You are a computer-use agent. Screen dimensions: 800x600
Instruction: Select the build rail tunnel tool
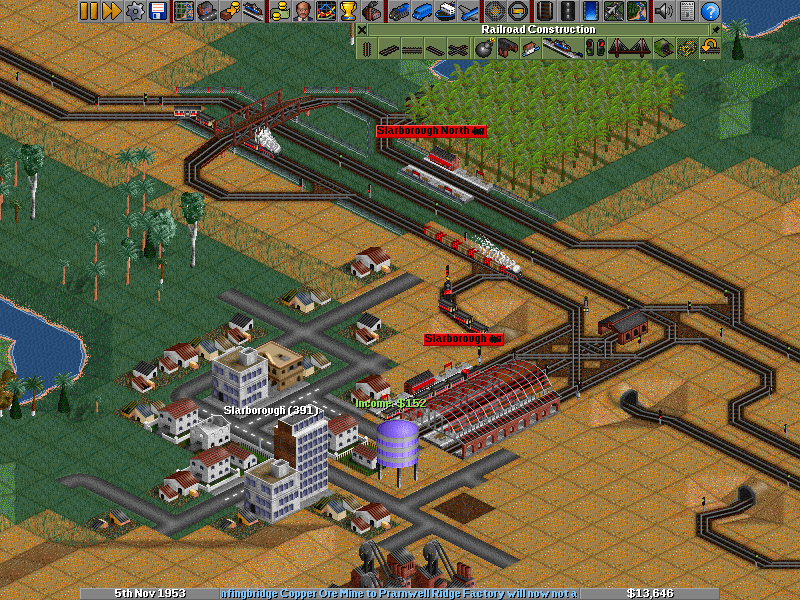click(x=661, y=48)
